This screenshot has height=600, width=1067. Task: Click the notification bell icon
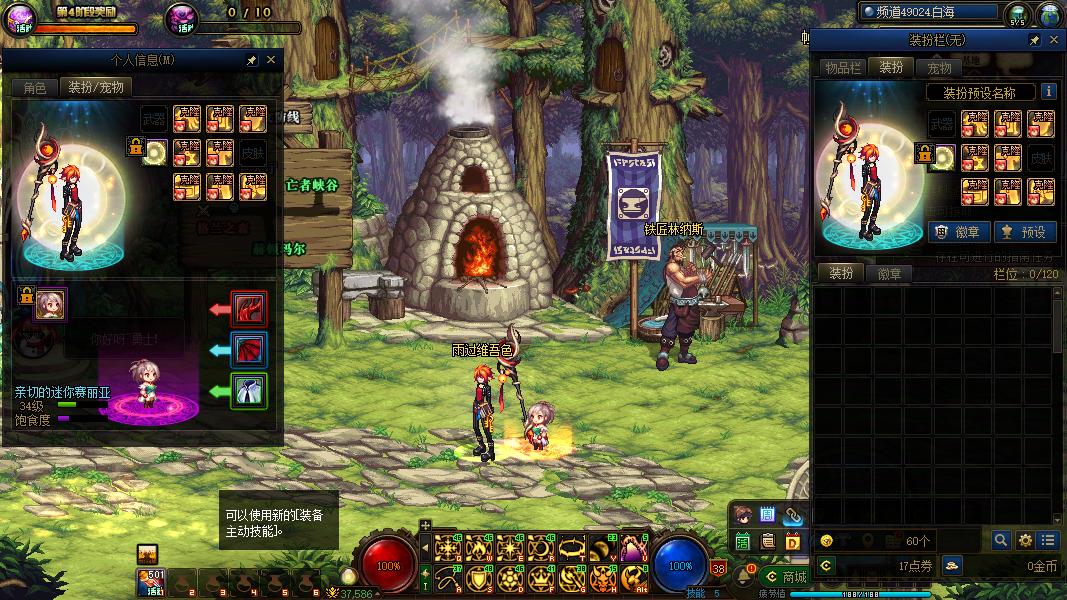(x=743, y=577)
